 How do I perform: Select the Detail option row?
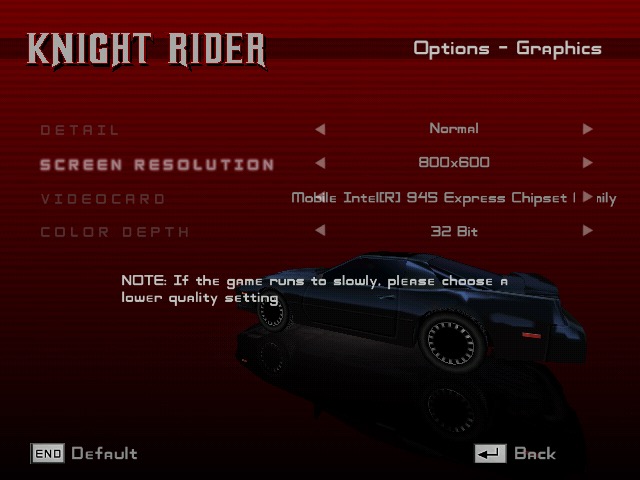[80, 130]
